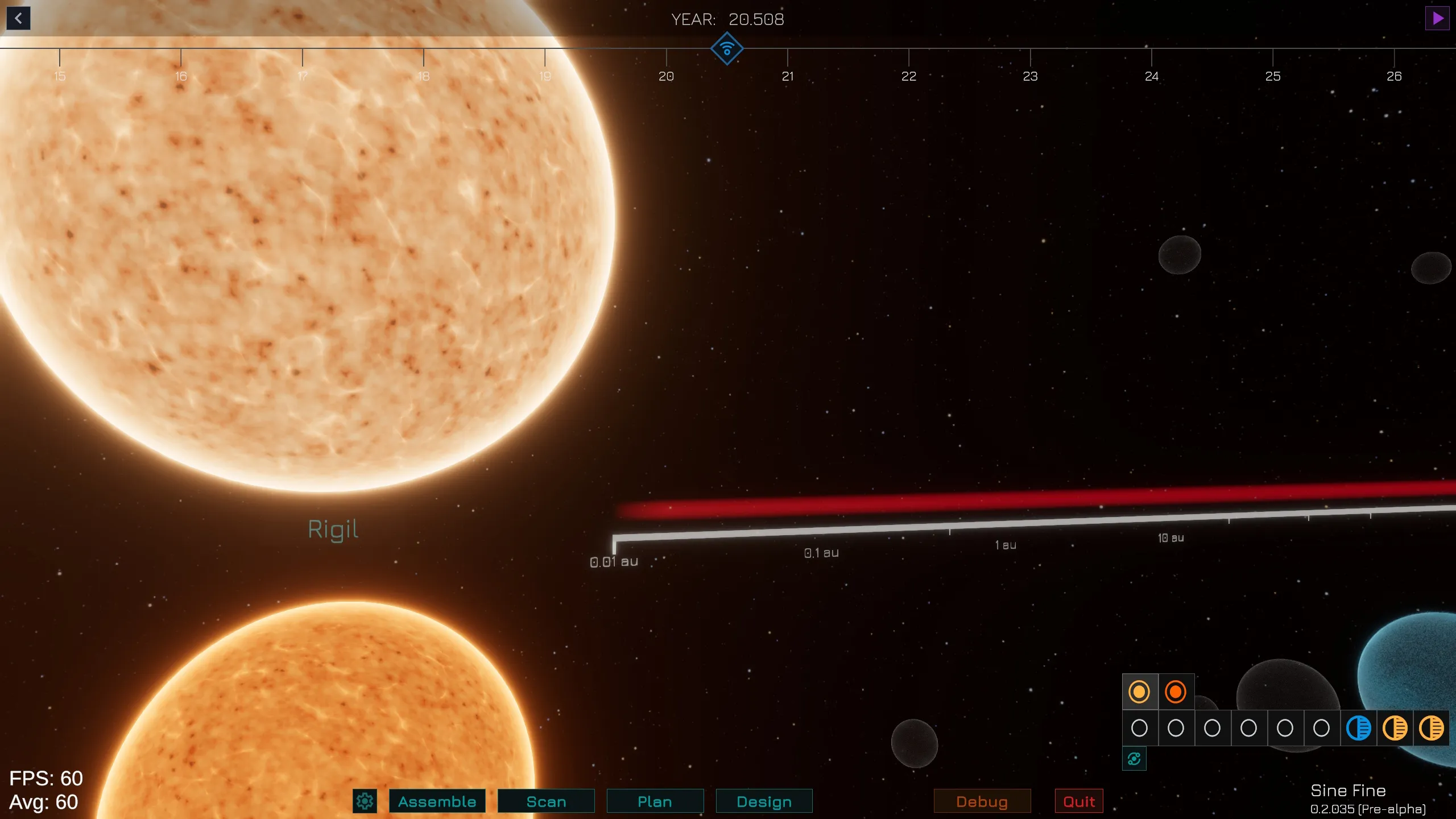The height and width of the screenshot is (819, 1456).
Task: Toggle the fourth white planet circle in the panel
Action: (x=1248, y=728)
